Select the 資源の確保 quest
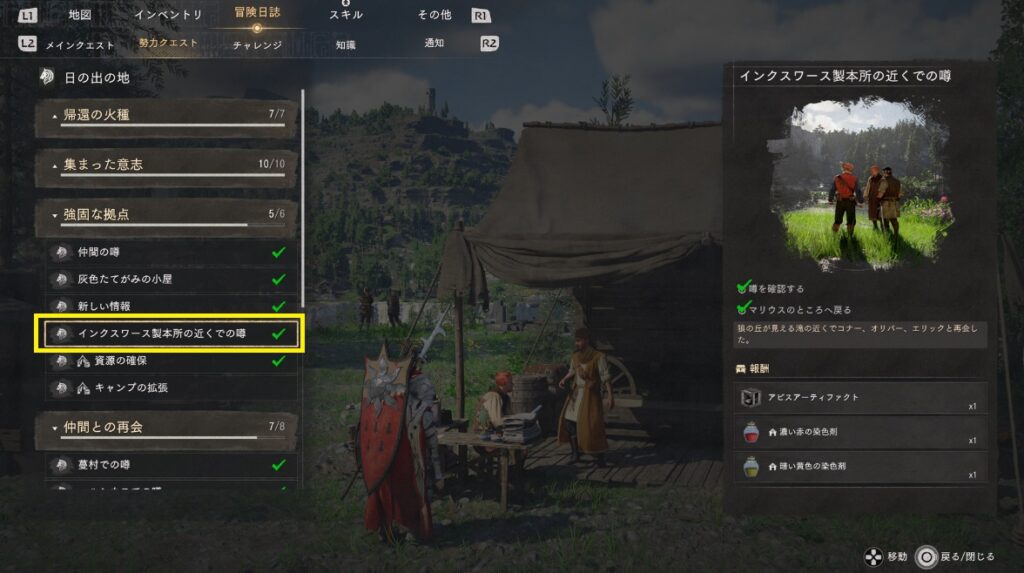The width and height of the screenshot is (1024, 573). (170, 361)
